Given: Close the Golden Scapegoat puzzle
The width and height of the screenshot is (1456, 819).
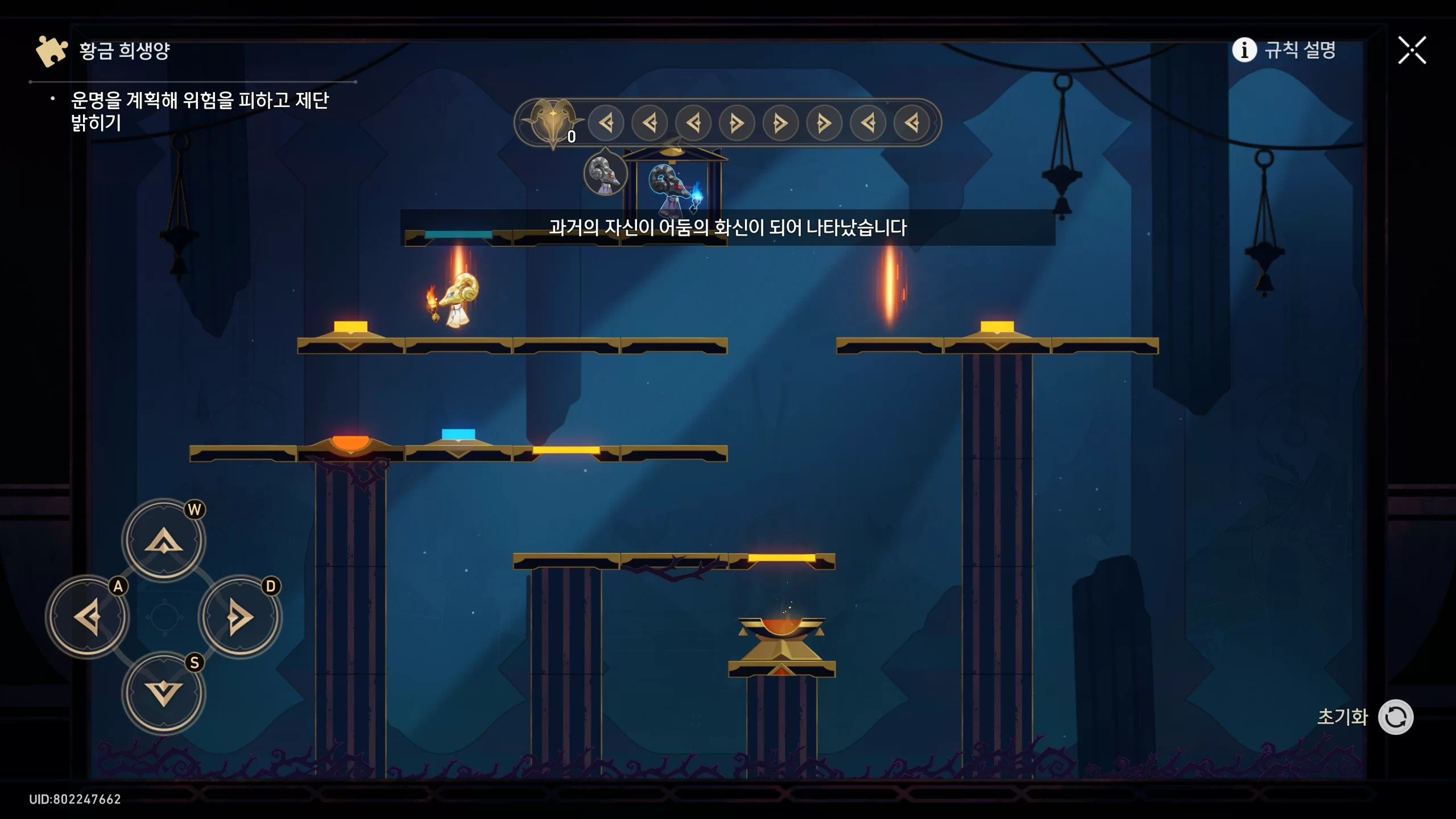Looking at the screenshot, I should [x=1412, y=50].
